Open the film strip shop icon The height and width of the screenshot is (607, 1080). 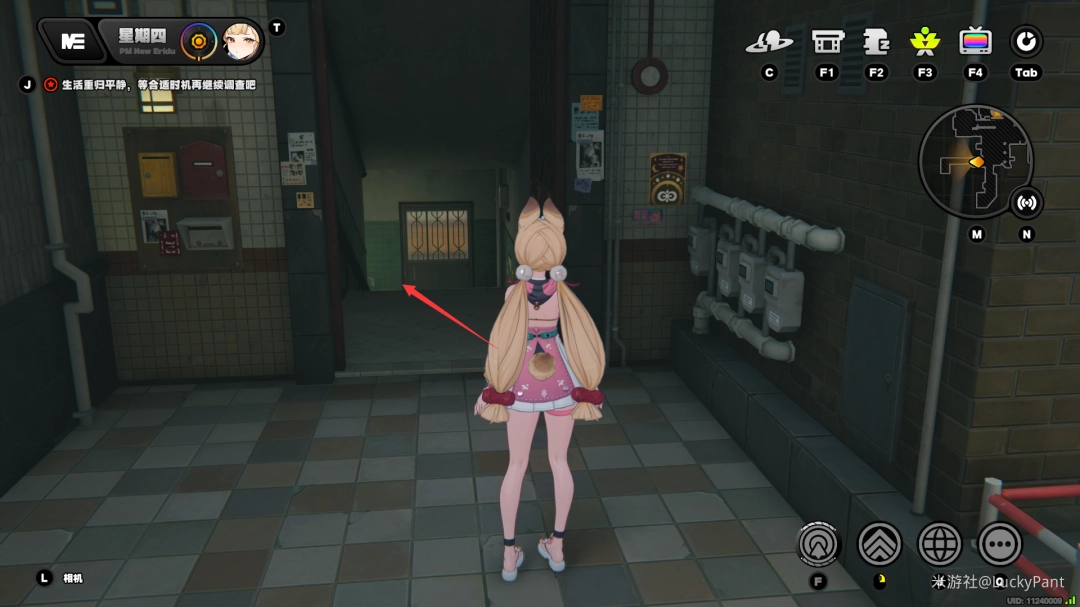827,42
